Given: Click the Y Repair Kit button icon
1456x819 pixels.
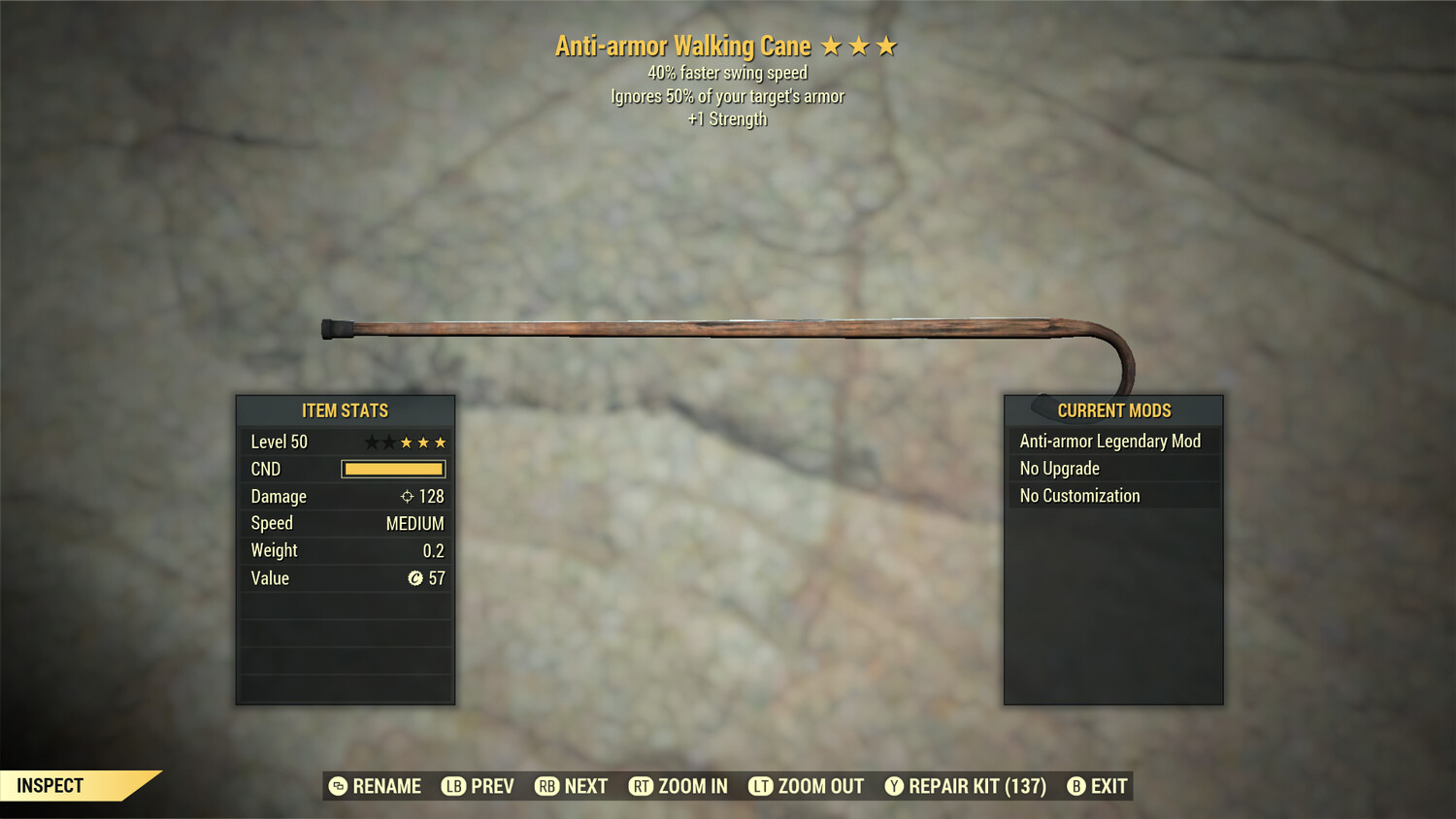Looking at the screenshot, I should coord(894,786).
